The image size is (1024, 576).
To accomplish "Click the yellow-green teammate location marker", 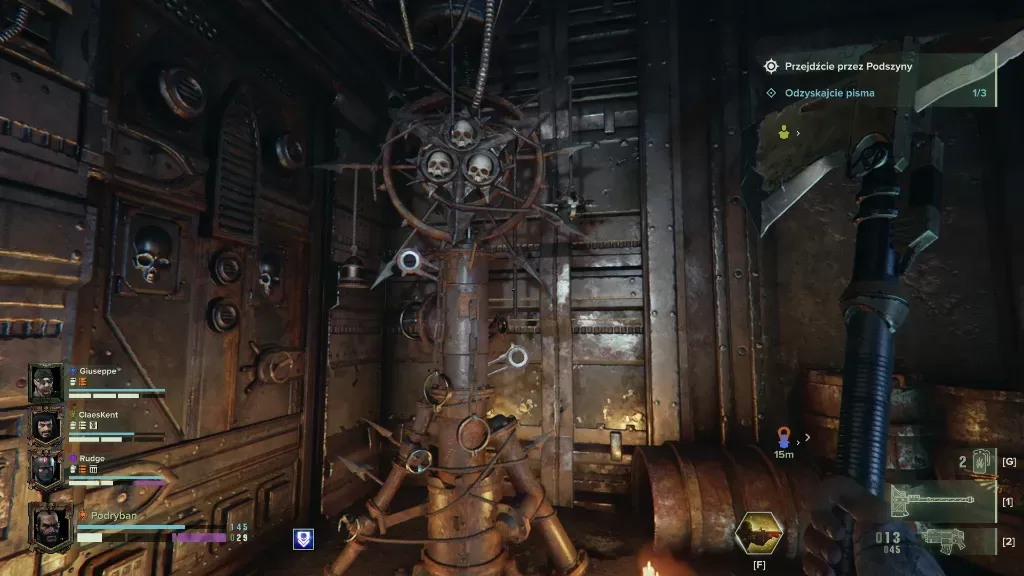I will pos(787,131).
